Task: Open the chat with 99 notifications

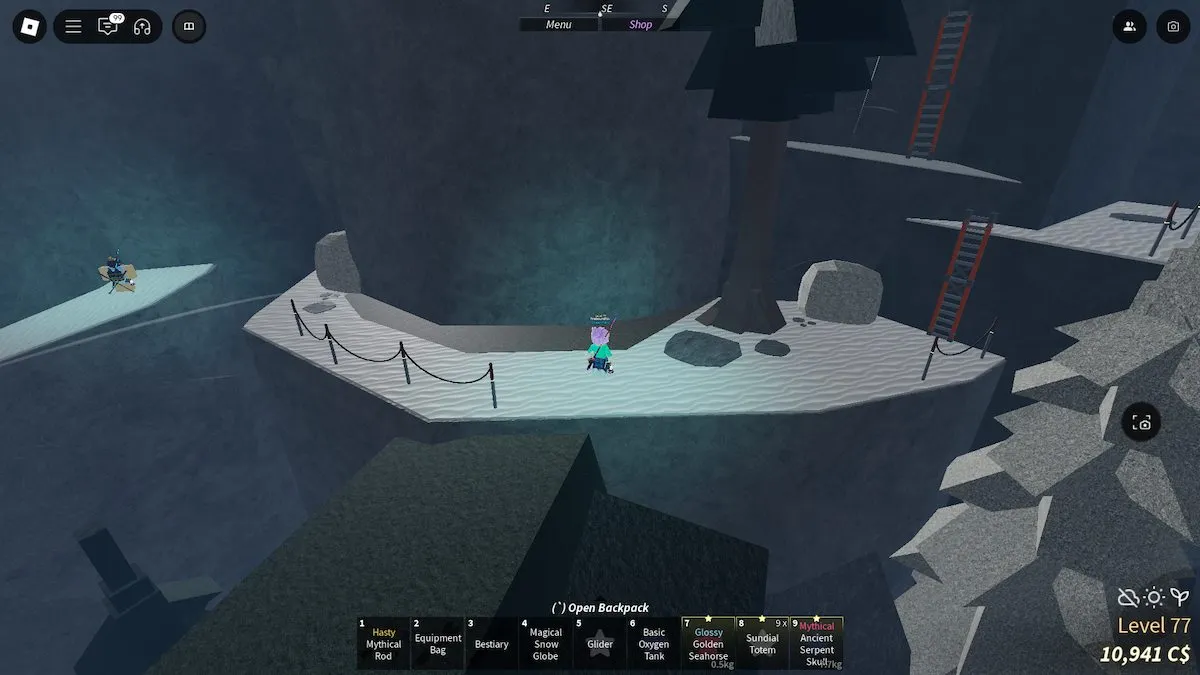Action: click(107, 27)
